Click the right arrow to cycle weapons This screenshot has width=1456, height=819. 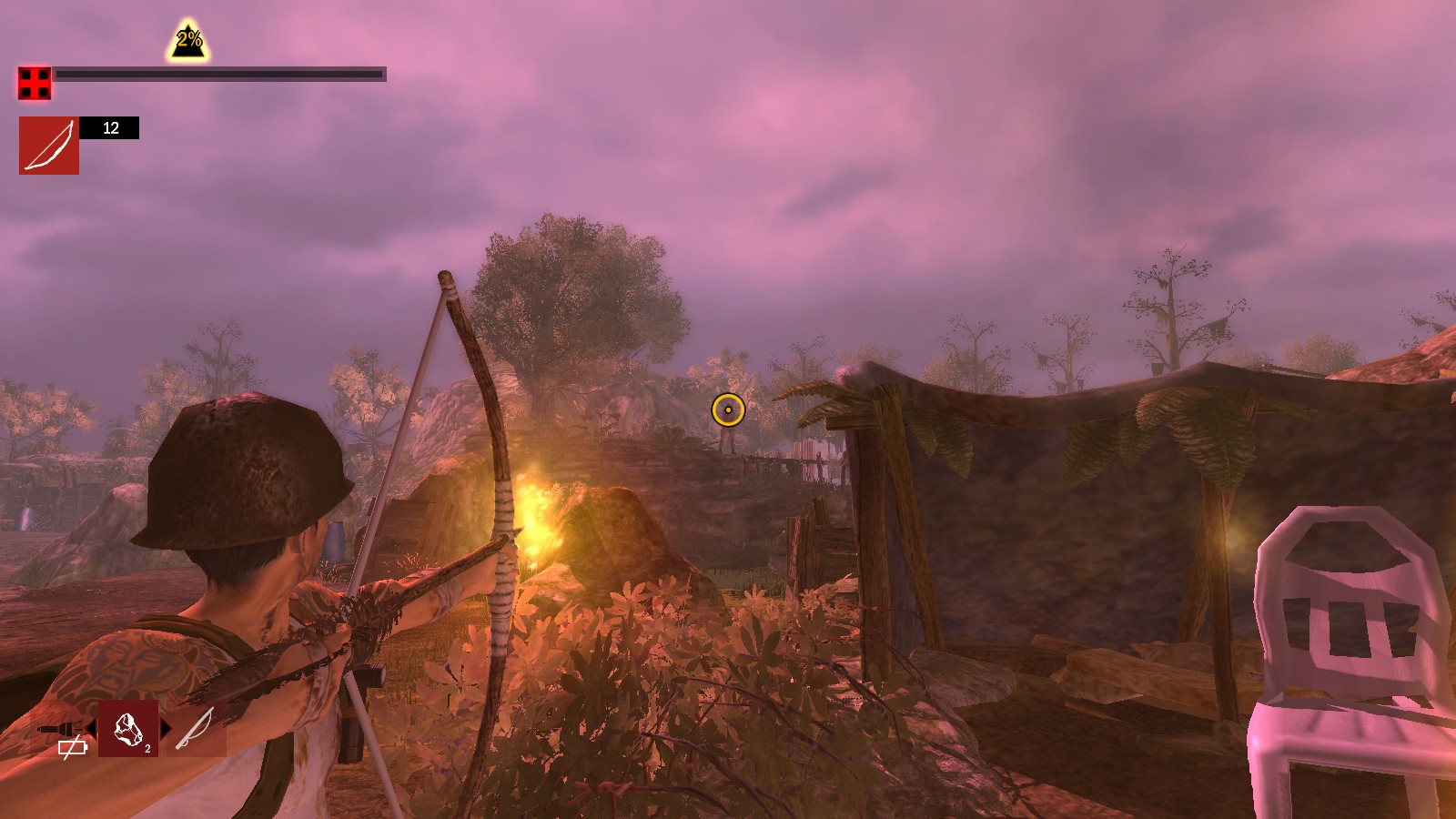point(167,728)
